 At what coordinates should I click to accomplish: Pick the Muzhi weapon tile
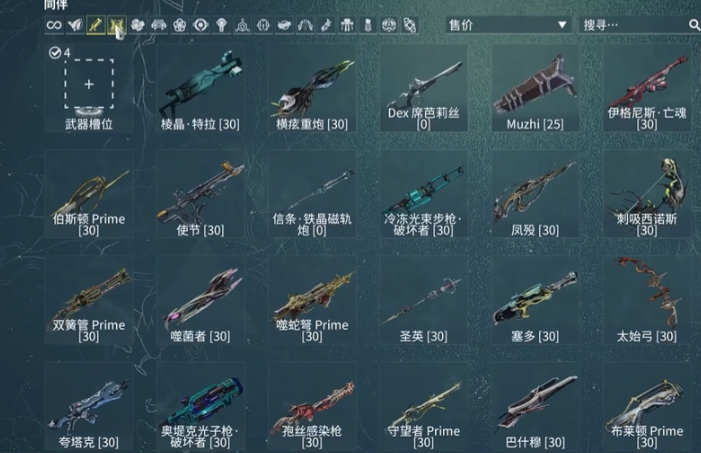535,89
